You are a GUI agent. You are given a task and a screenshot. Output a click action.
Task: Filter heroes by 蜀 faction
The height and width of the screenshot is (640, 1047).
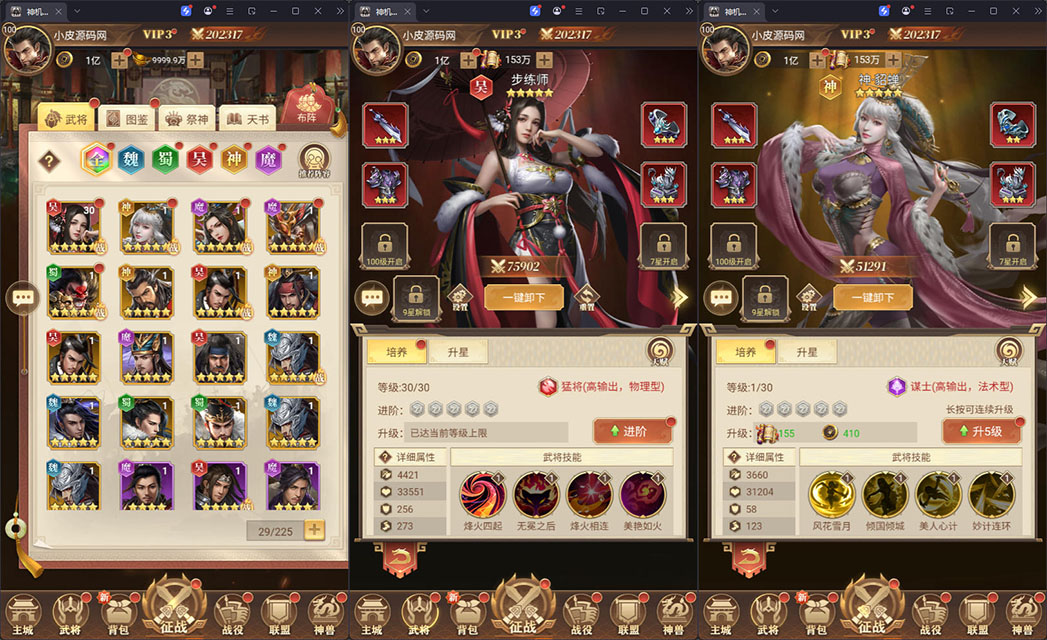click(x=165, y=160)
